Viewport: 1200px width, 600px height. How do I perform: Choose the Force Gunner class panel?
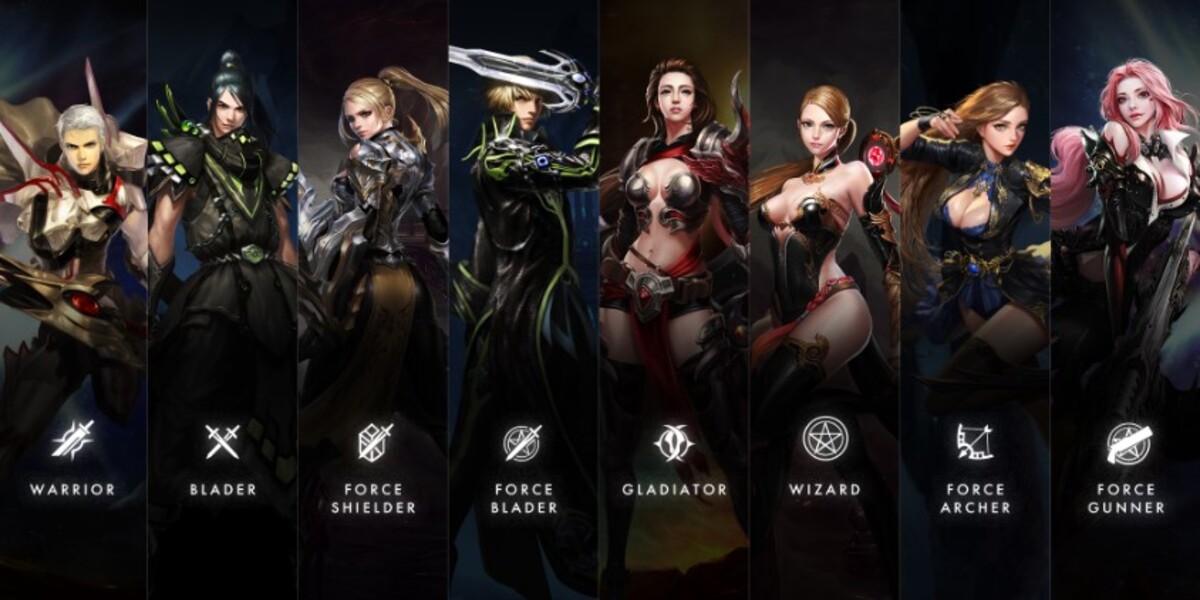[1126, 300]
